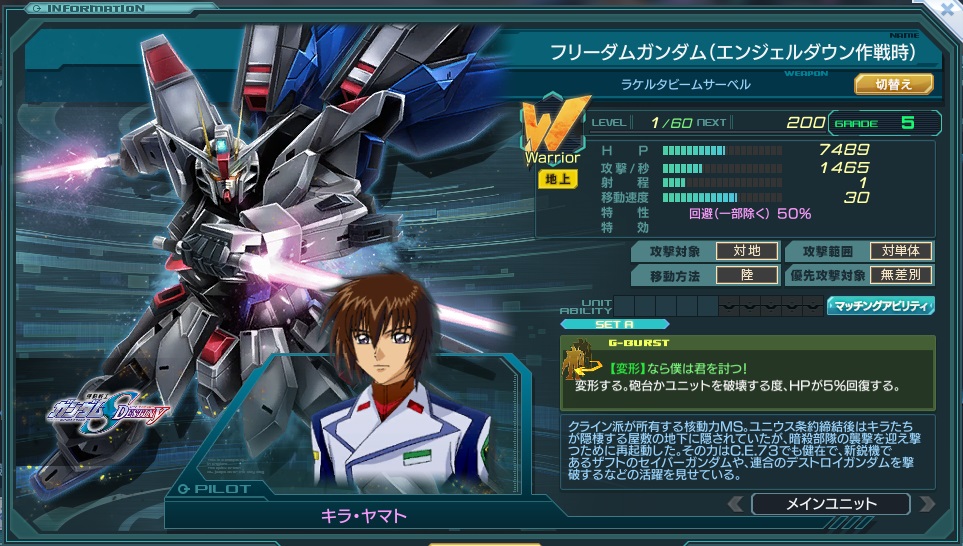This screenshot has width=963, height=546.
Task: Switch weapon with the 切替え button
Action: [x=893, y=84]
